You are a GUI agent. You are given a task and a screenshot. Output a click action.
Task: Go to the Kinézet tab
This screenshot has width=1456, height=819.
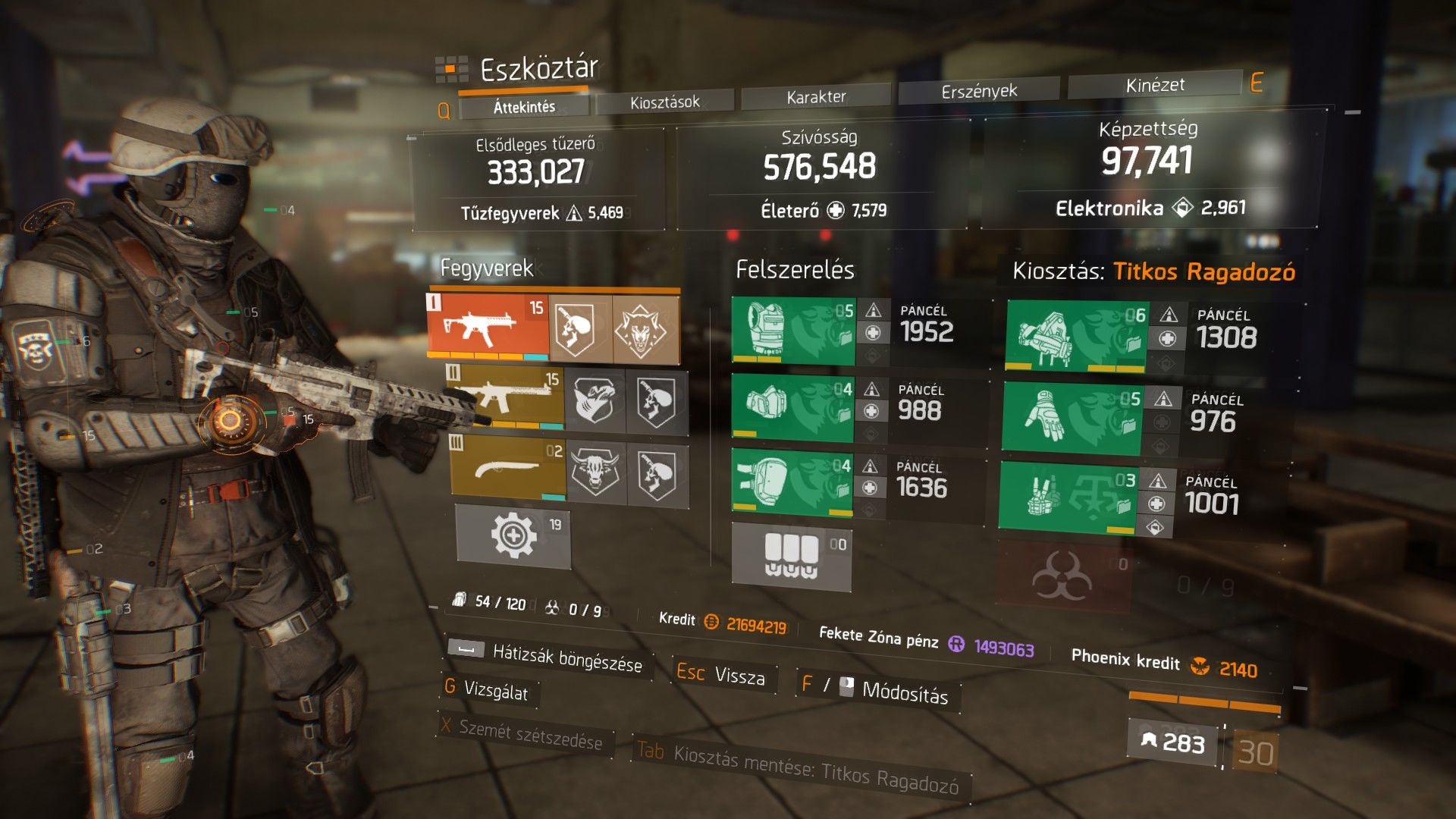click(x=1154, y=85)
